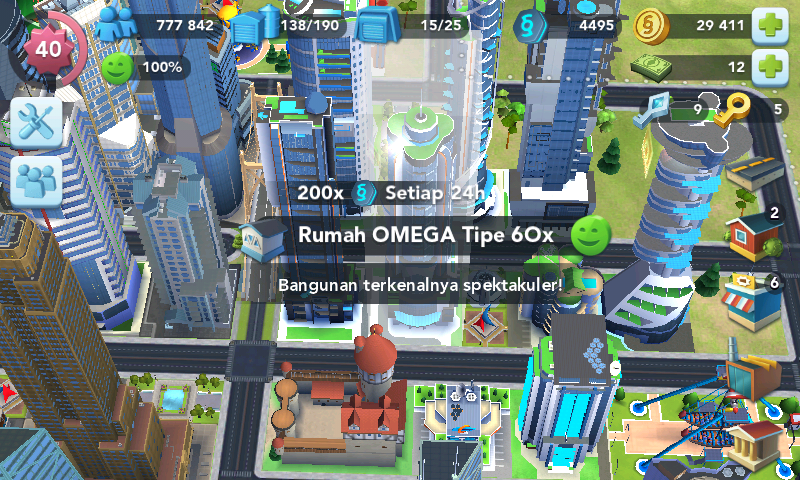Tap the Simoleons gold coin icon

652,24
